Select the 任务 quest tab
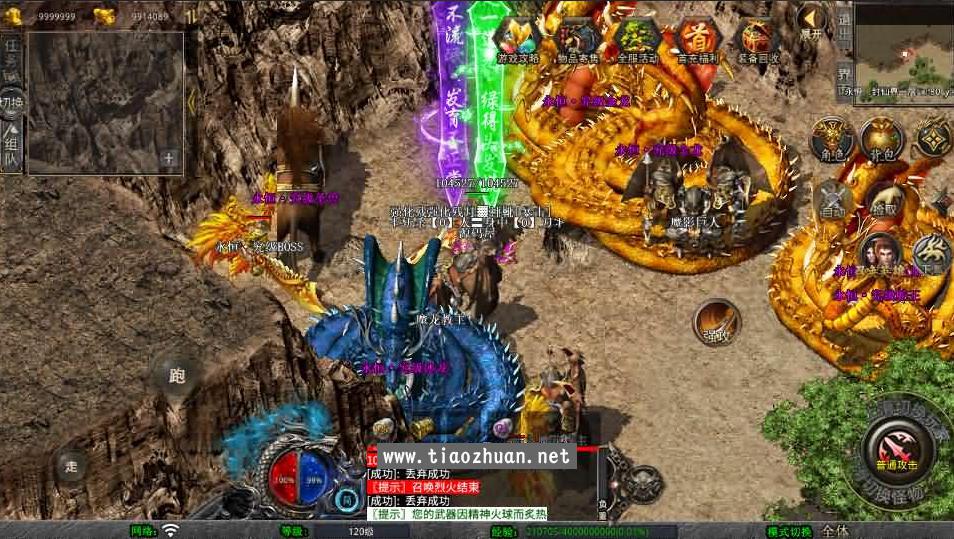 tap(12, 56)
